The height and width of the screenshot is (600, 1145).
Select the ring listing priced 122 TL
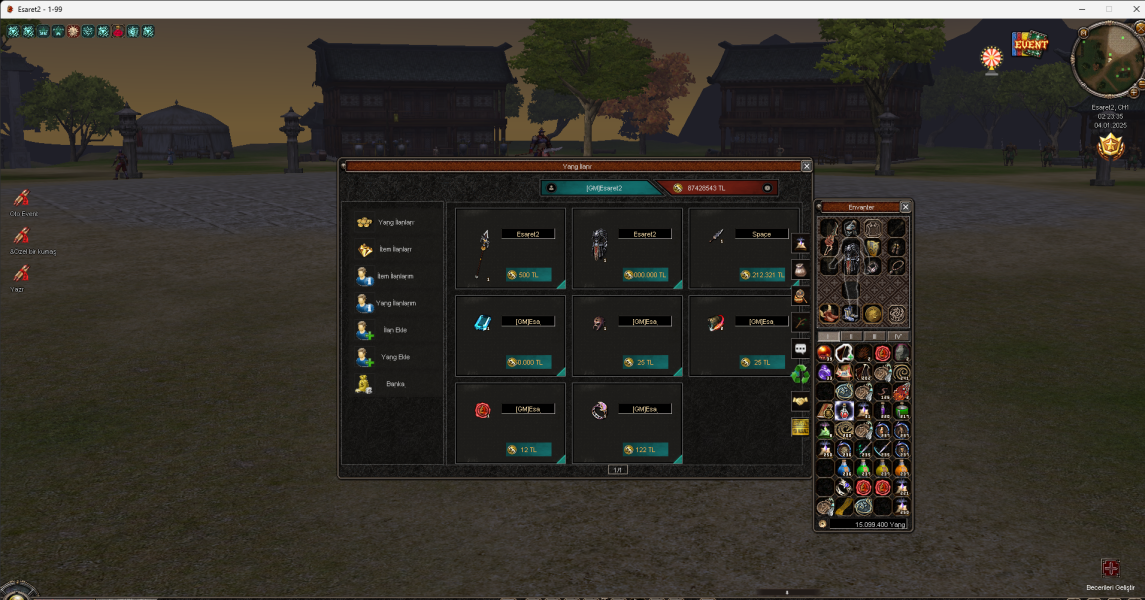tap(627, 423)
